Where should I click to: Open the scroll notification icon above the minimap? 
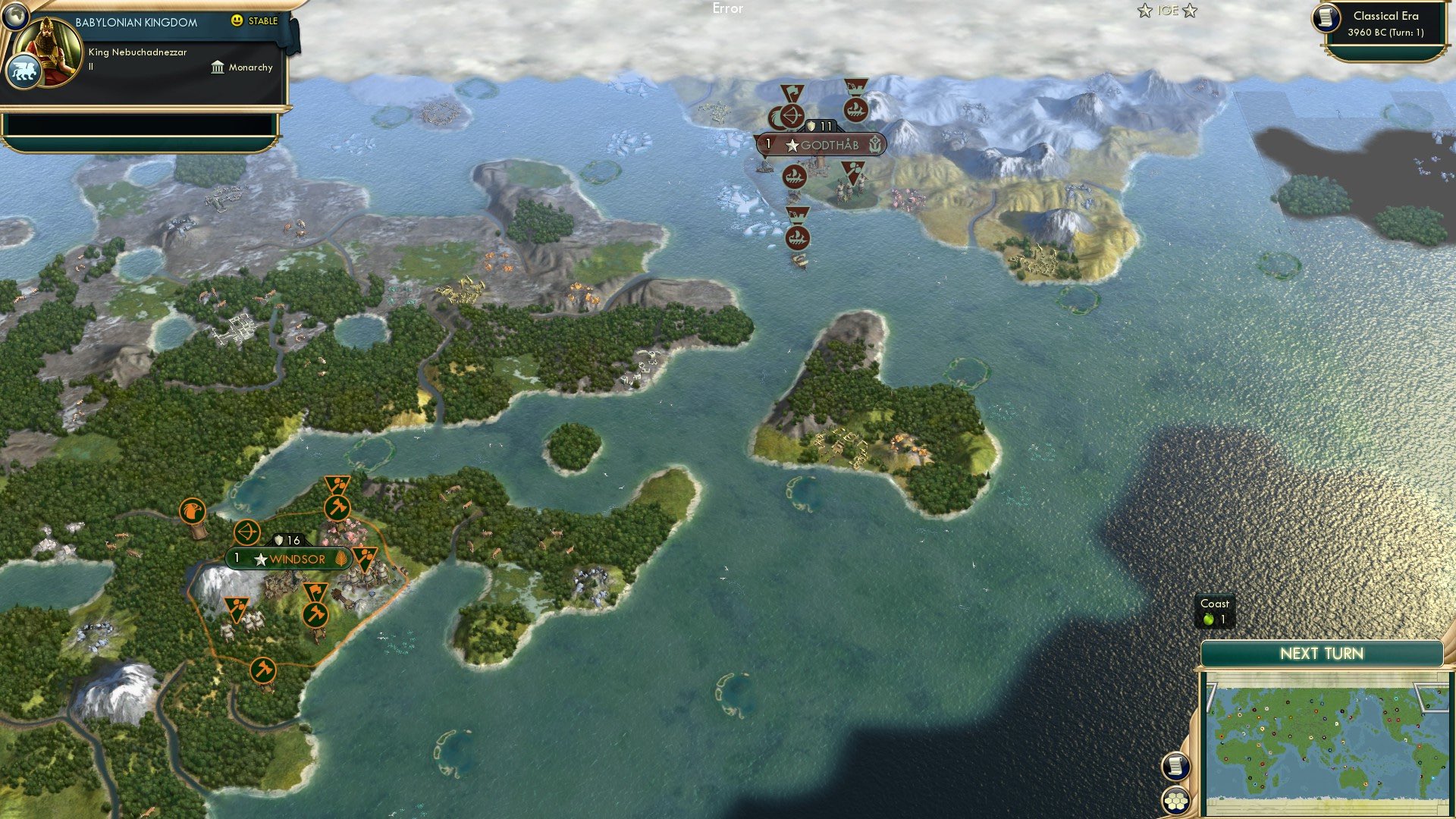1175,767
